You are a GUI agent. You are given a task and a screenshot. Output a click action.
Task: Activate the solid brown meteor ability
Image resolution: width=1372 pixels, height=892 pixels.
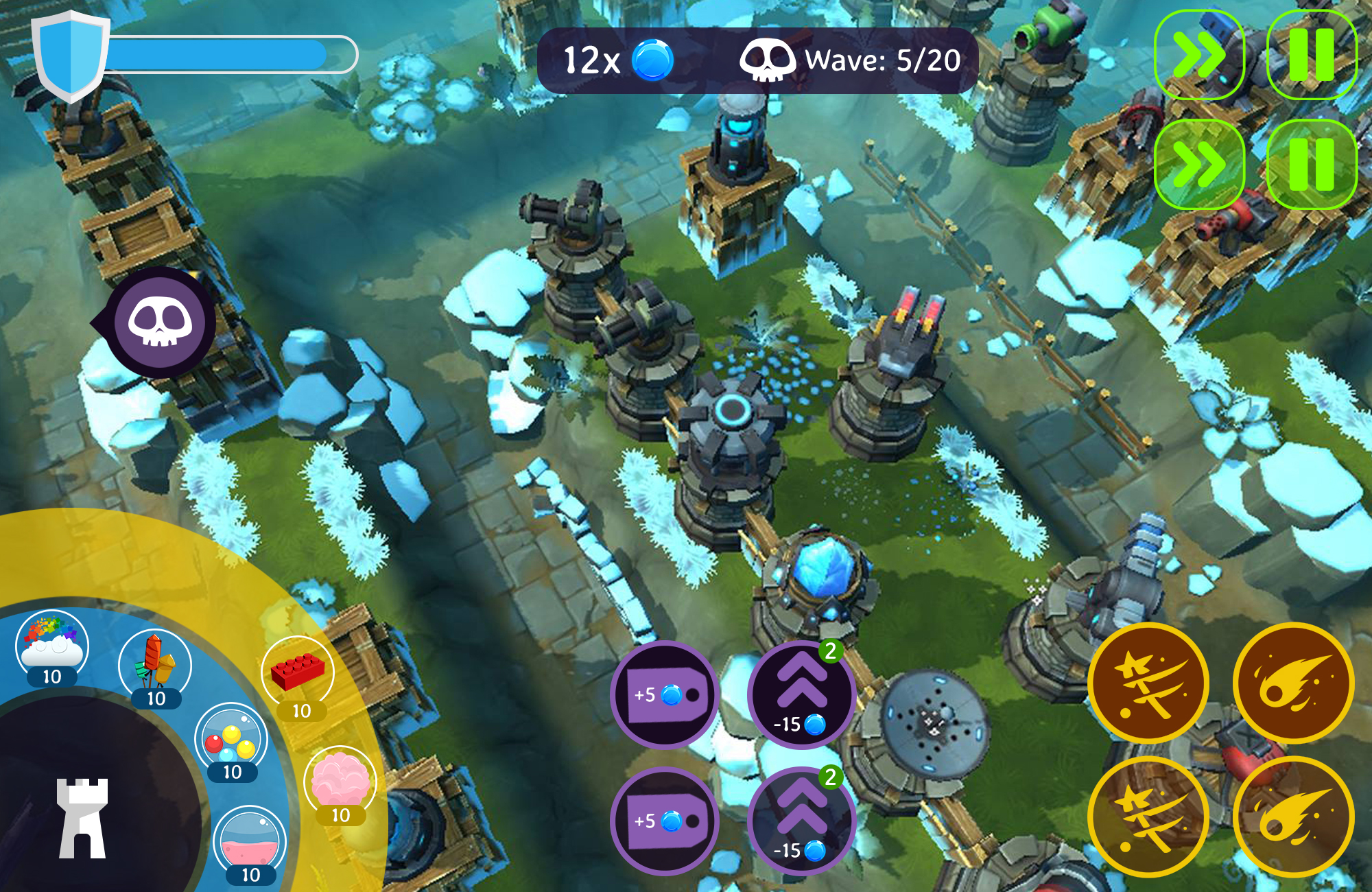[x=1294, y=683]
